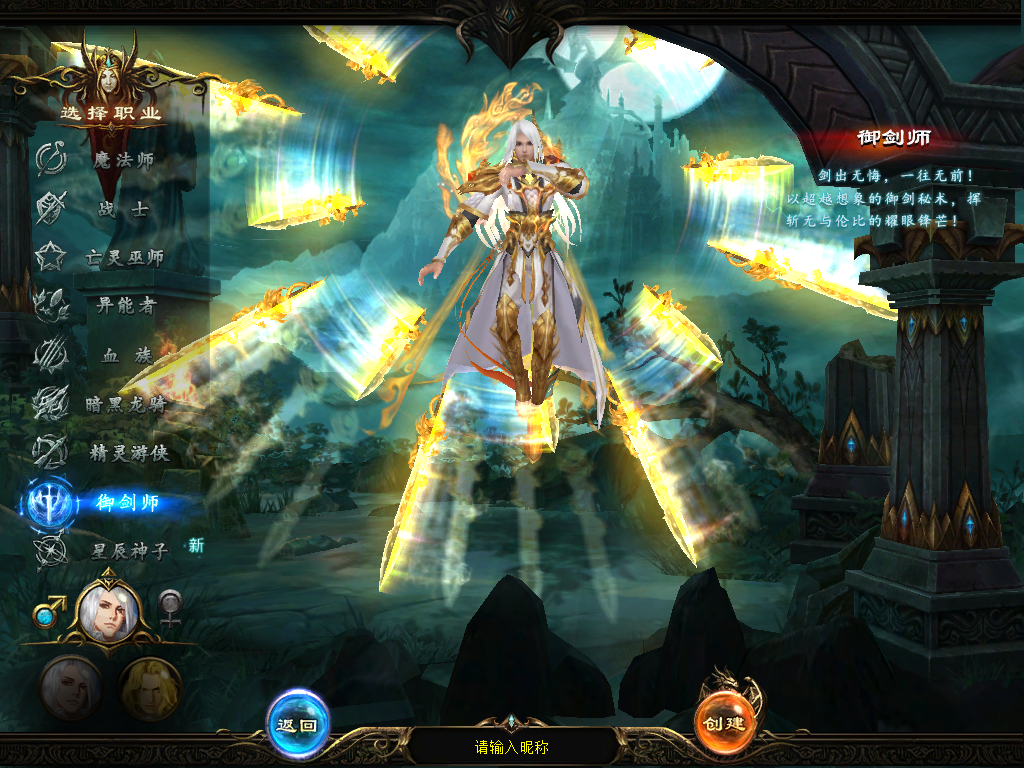Select the blond-haired face thumbnail

150,689
